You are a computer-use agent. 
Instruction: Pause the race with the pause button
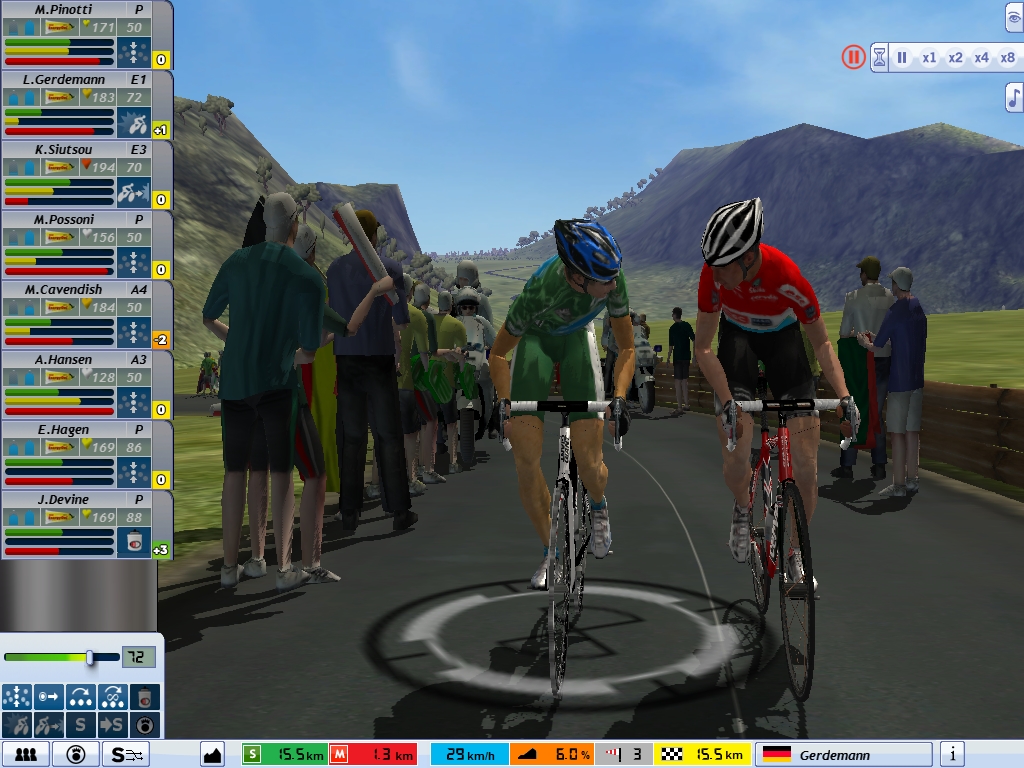pos(853,57)
